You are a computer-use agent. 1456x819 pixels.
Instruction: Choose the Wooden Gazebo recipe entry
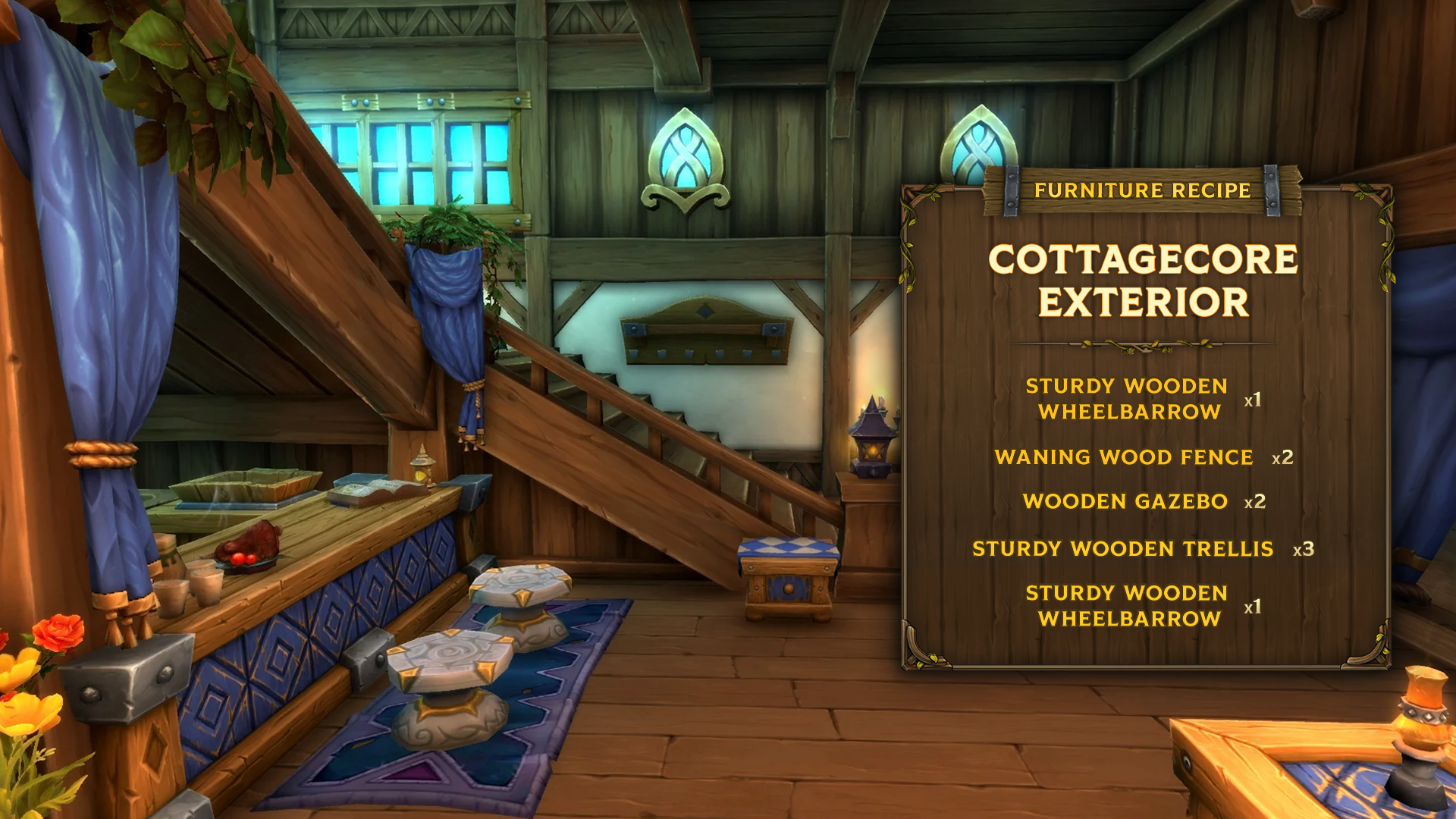pos(1125,501)
